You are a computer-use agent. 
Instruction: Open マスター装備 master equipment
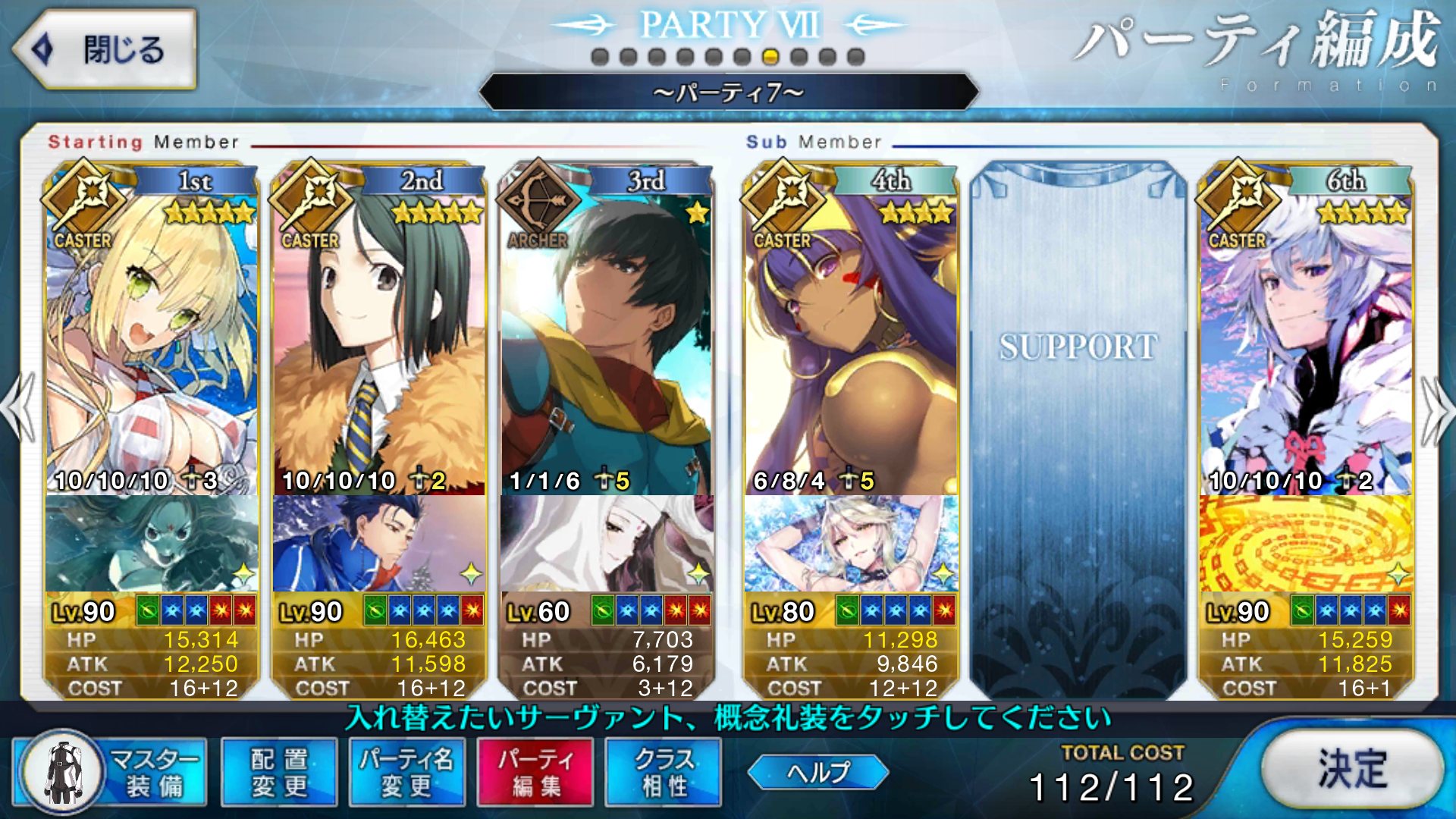111,772
